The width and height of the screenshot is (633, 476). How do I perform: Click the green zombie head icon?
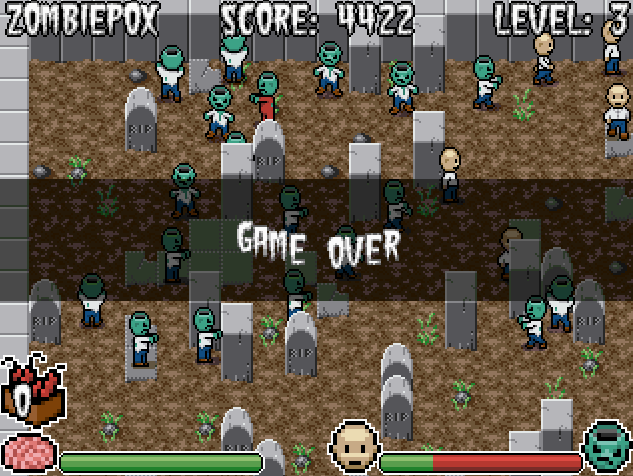(607, 447)
